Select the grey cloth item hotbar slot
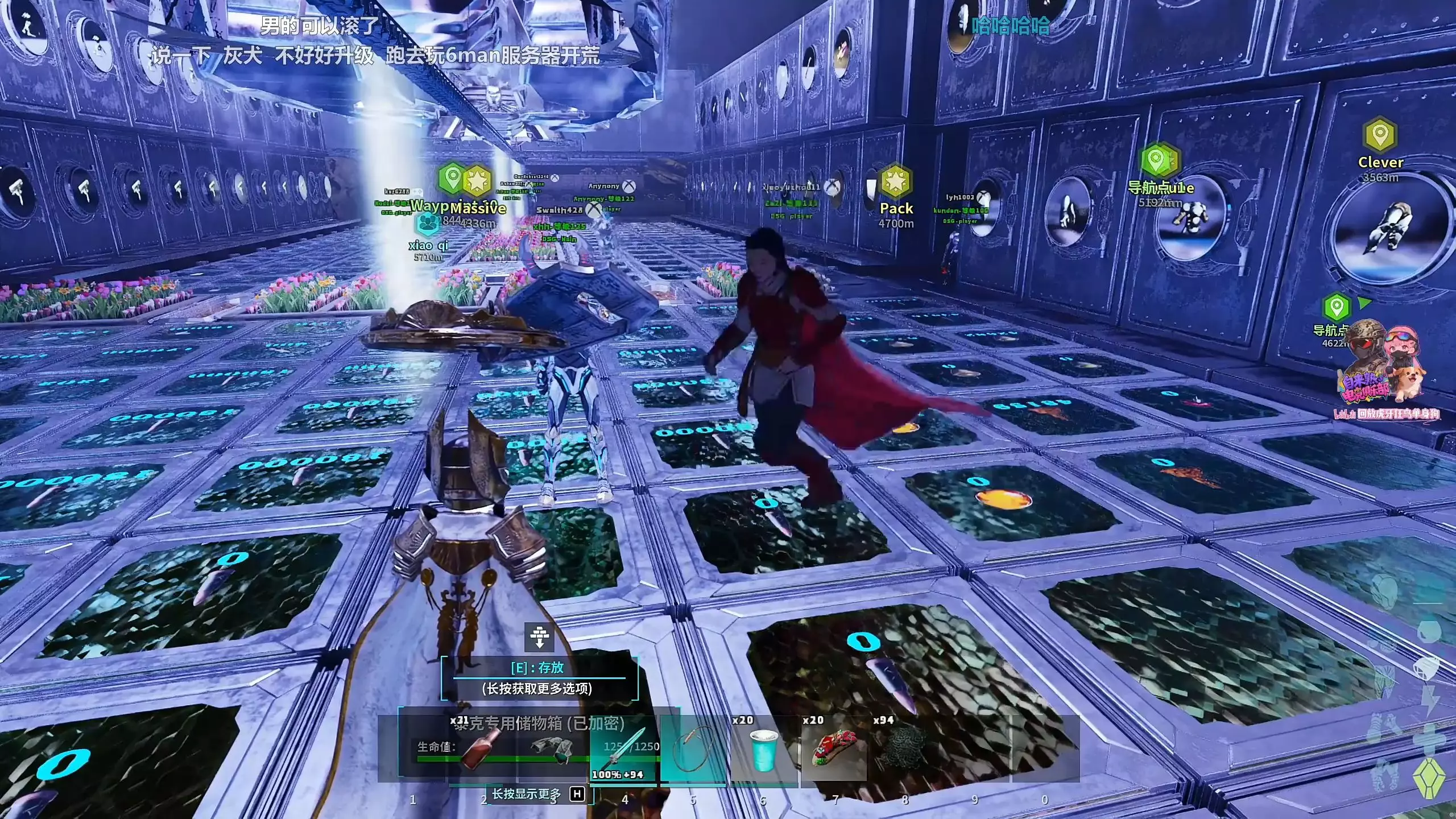This screenshot has width=1456, height=819. click(x=553, y=750)
